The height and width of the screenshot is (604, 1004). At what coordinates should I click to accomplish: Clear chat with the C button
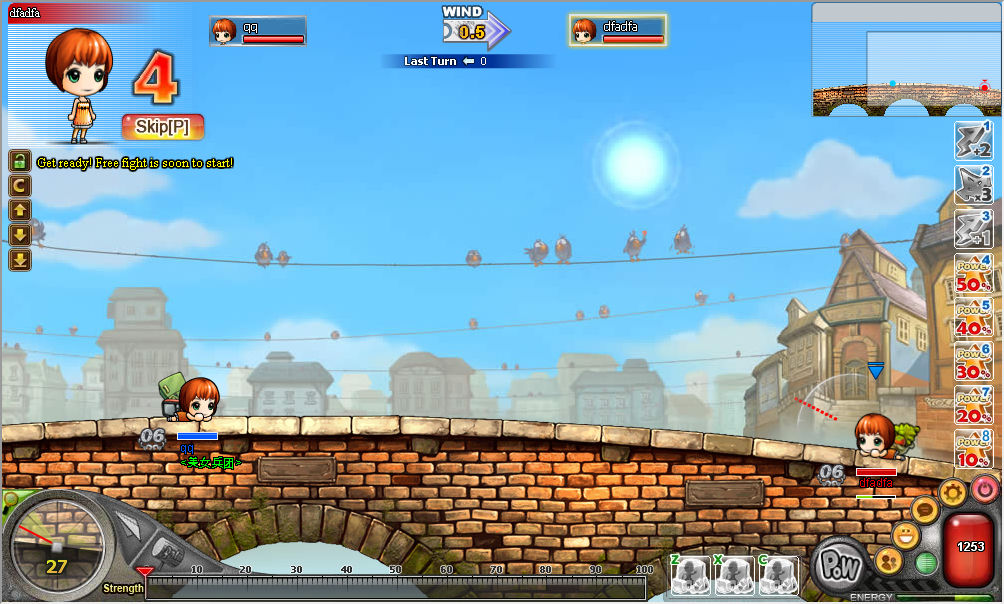(x=19, y=186)
